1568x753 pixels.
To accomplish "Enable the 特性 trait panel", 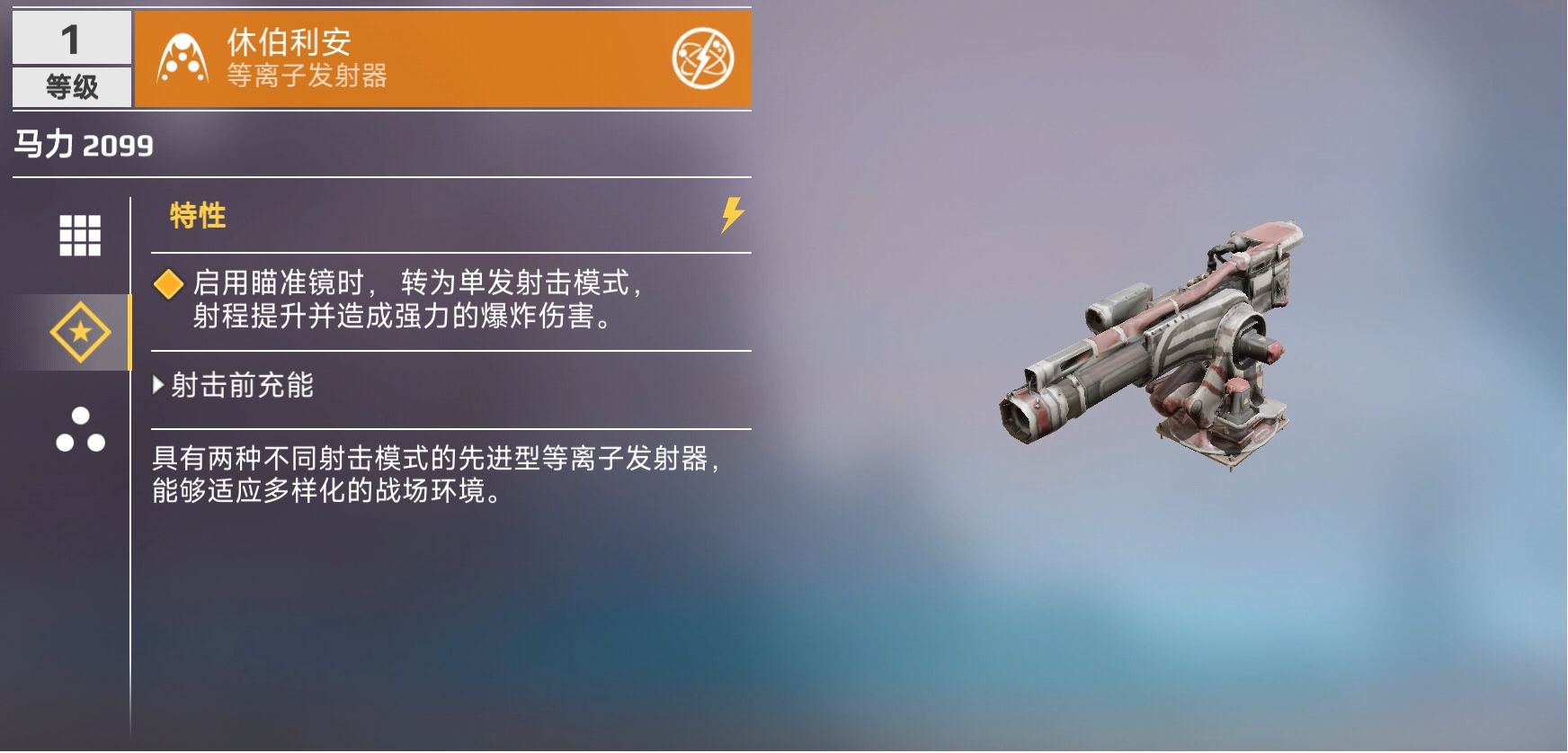I will pyautogui.click(x=196, y=214).
